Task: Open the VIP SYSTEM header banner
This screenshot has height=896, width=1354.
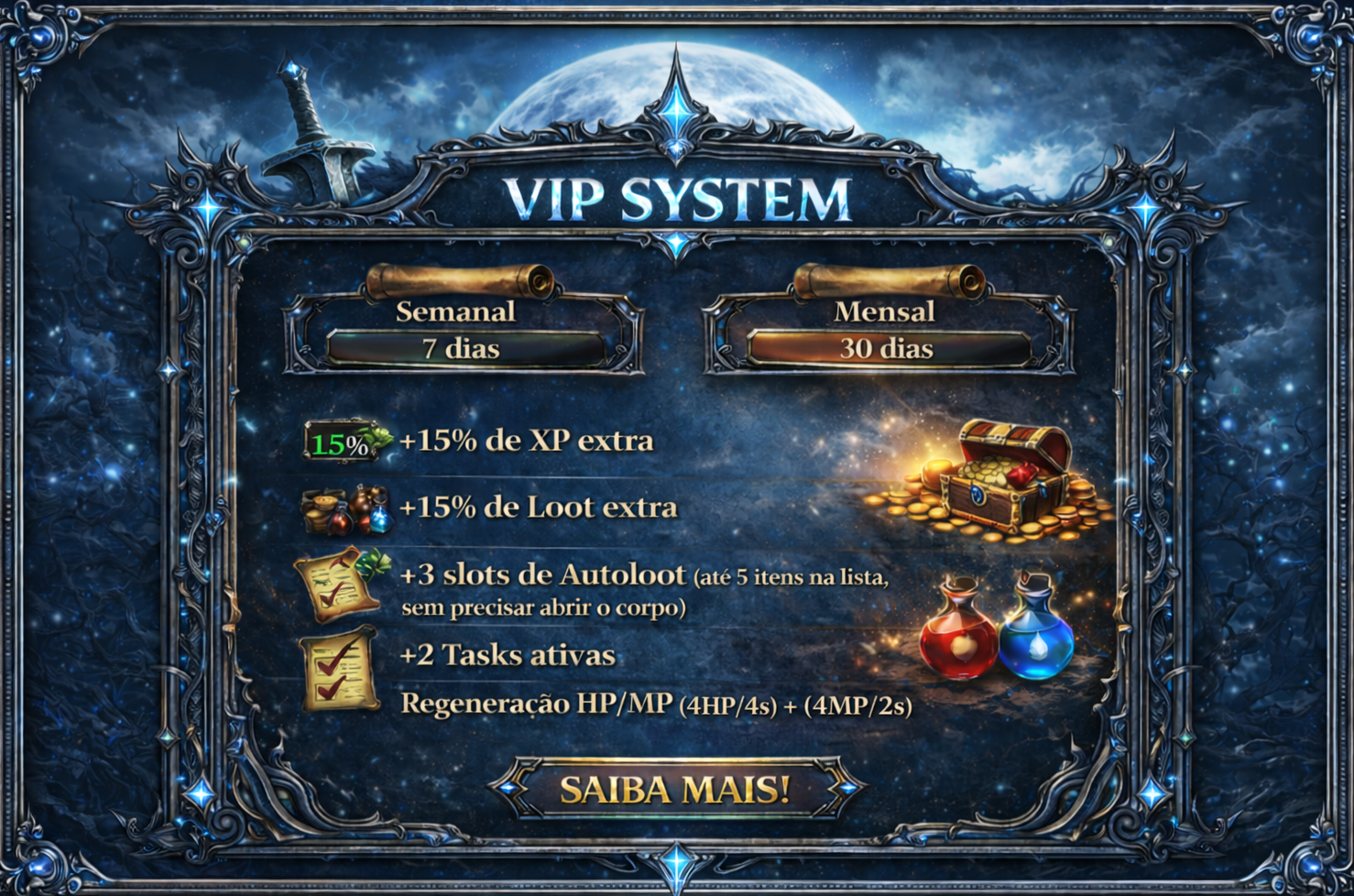Action: 677,197
